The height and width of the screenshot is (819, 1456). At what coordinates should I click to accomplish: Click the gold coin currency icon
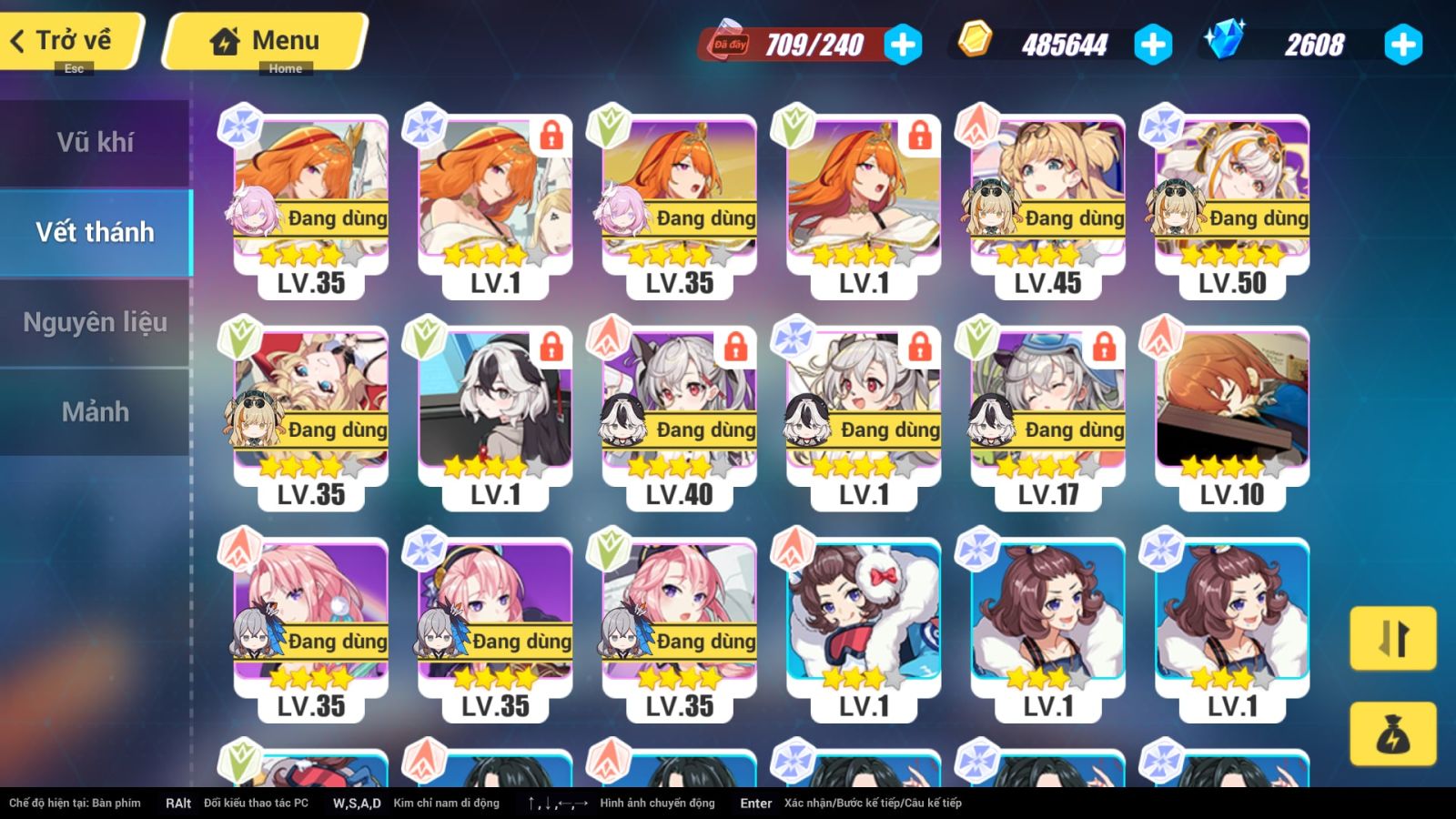coord(976,40)
